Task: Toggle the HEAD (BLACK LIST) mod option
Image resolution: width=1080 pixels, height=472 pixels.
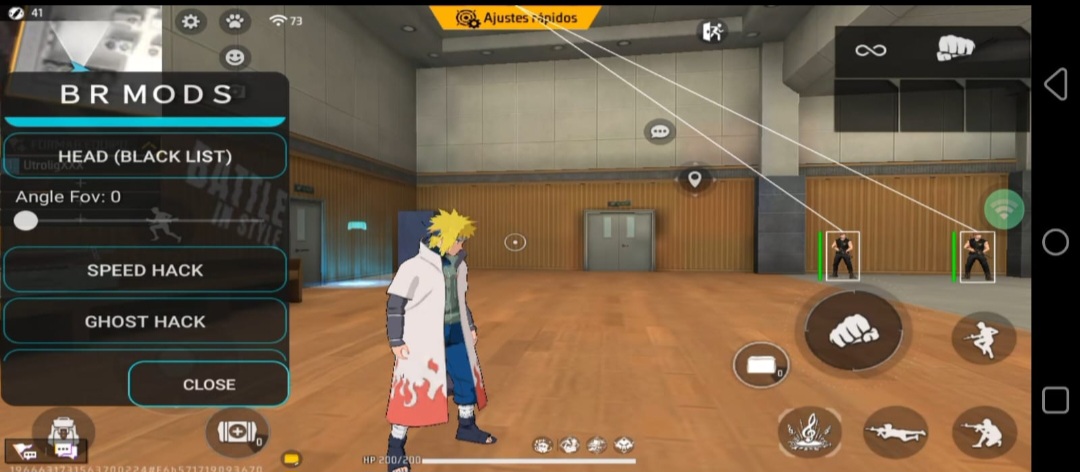Action: (145, 156)
